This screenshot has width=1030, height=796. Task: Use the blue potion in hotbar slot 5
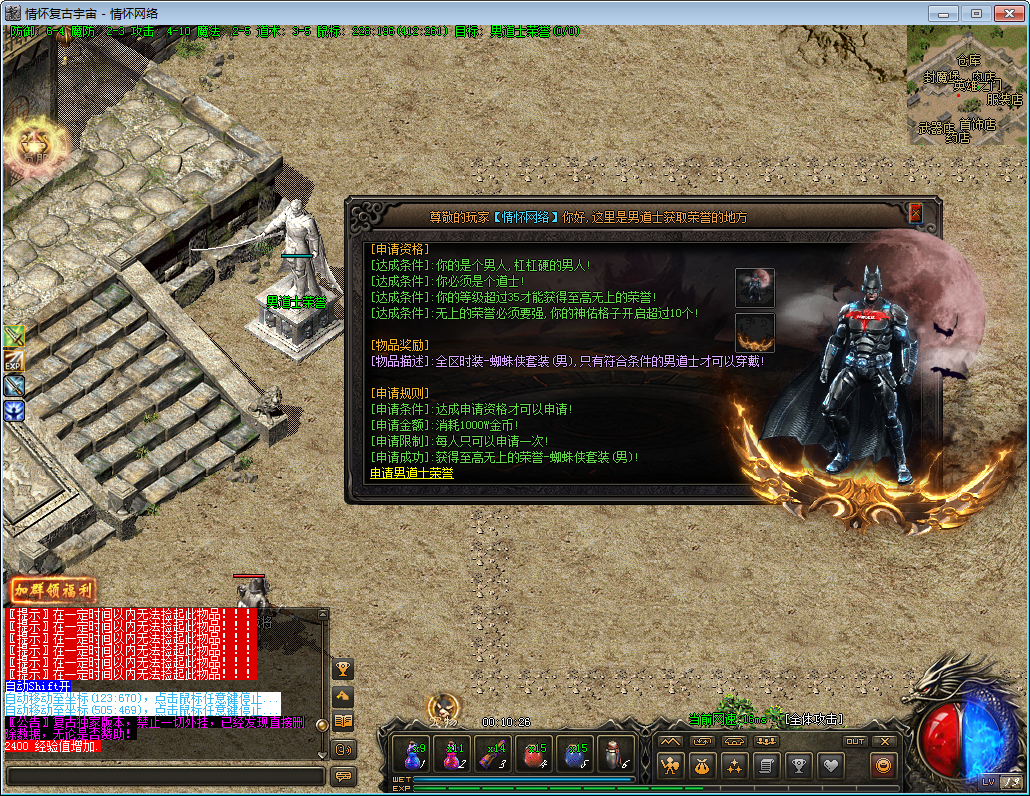tap(576, 755)
